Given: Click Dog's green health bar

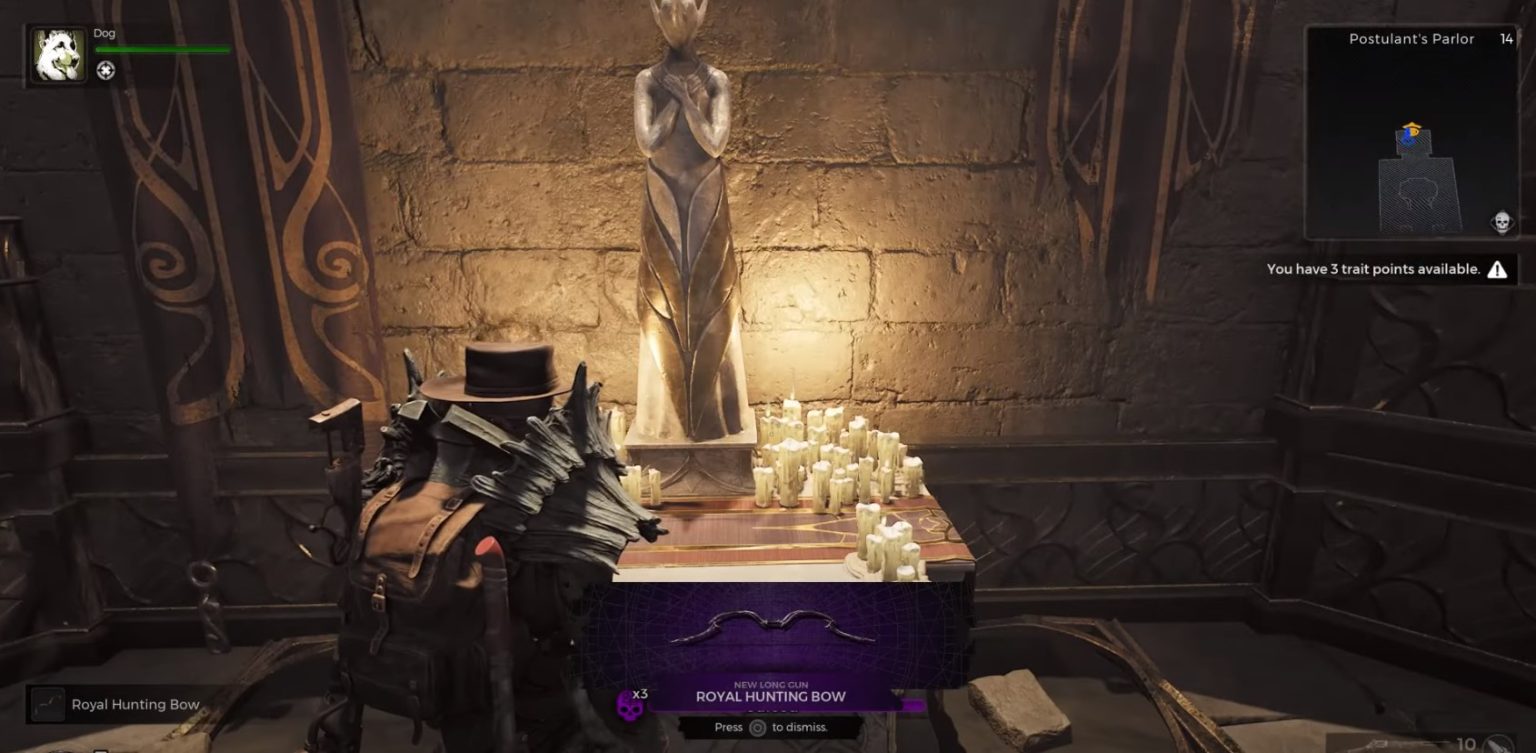Looking at the screenshot, I should pyautogui.click(x=160, y=48).
